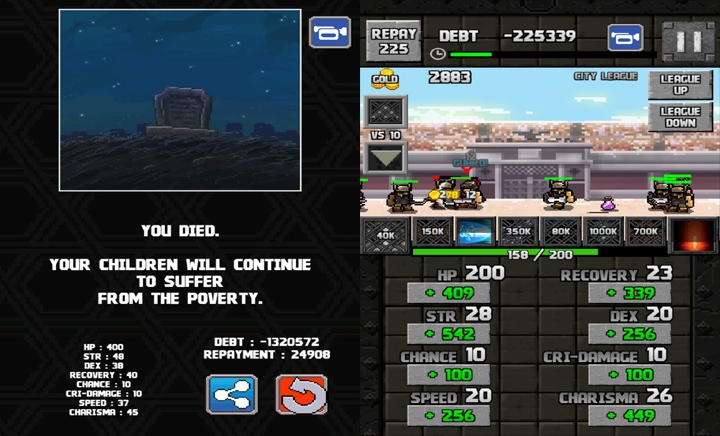Lower the VS count with down arrow

pyautogui.click(x=386, y=158)
